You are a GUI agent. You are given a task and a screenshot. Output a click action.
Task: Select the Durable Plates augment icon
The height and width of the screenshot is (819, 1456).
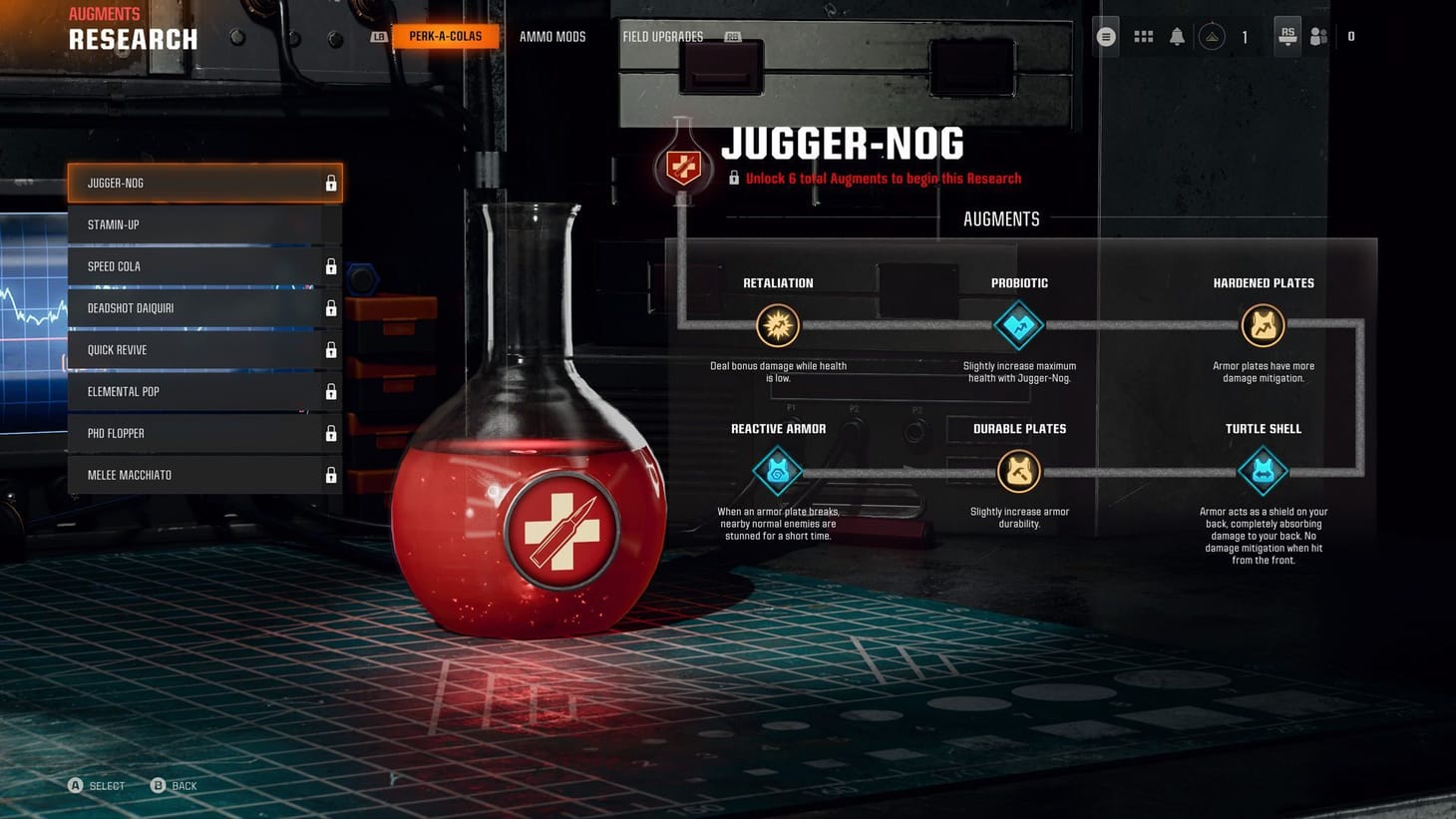pos(1018,470)
